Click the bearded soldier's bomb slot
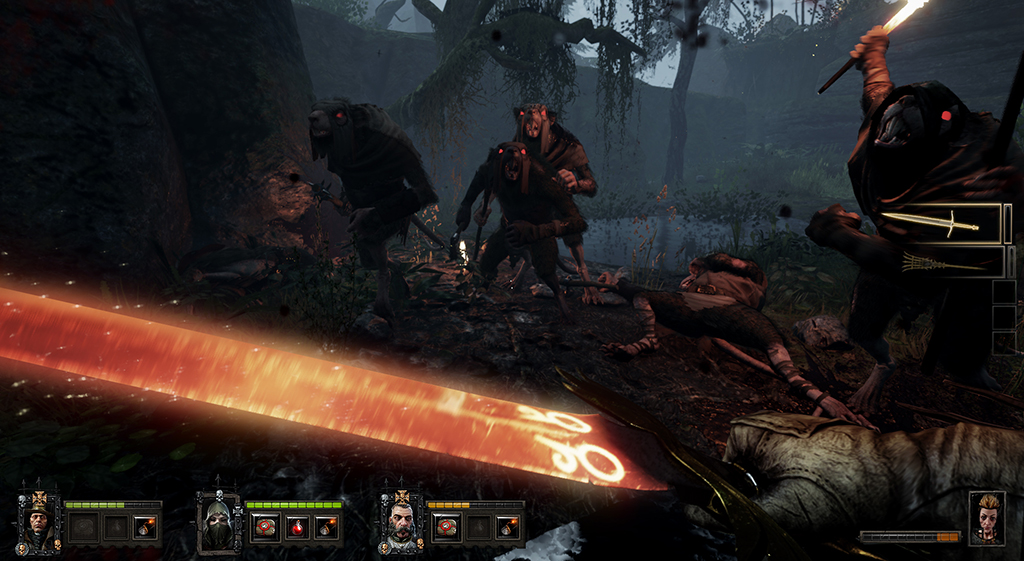The height and width of the screenshot is (561, 1024). [508, 527]
